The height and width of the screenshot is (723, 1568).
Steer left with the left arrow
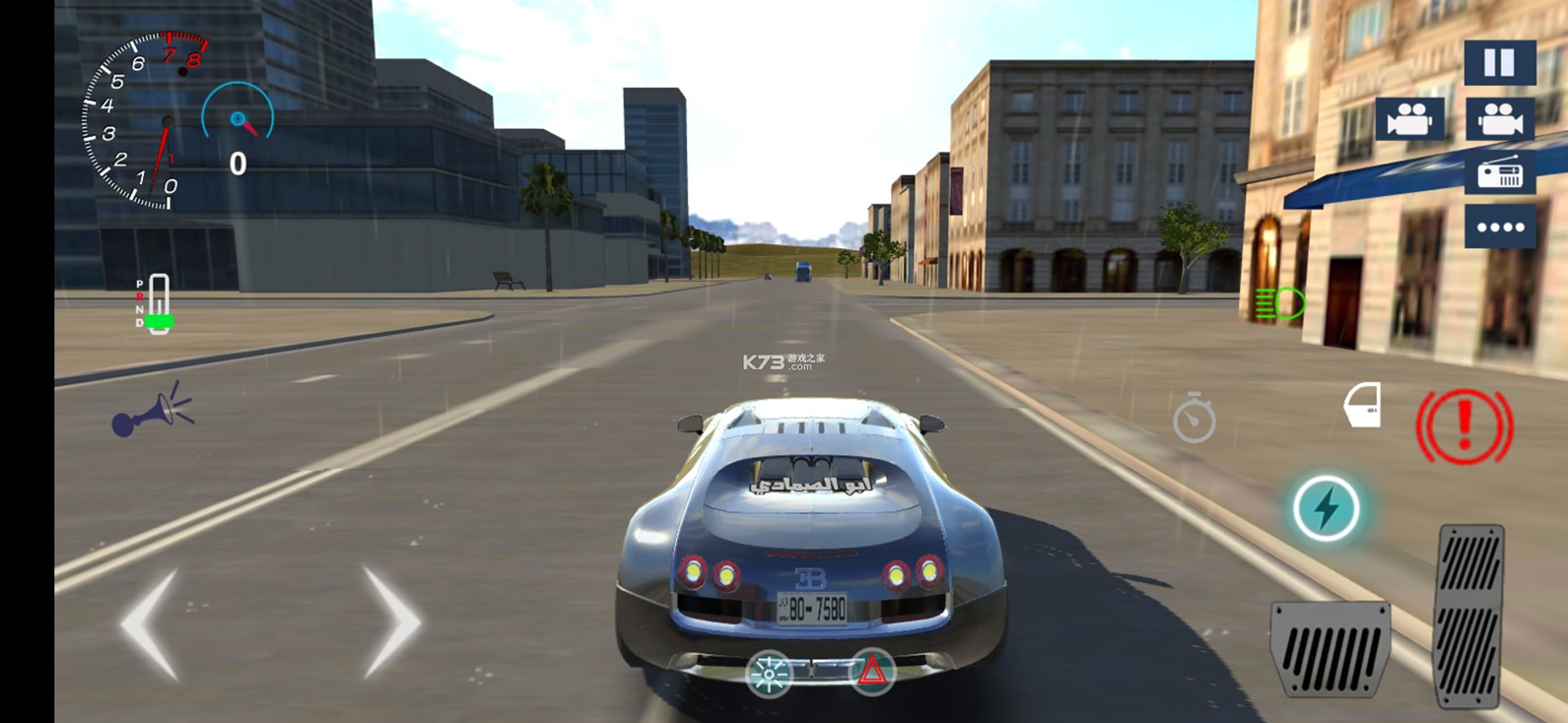pos(151,624)
